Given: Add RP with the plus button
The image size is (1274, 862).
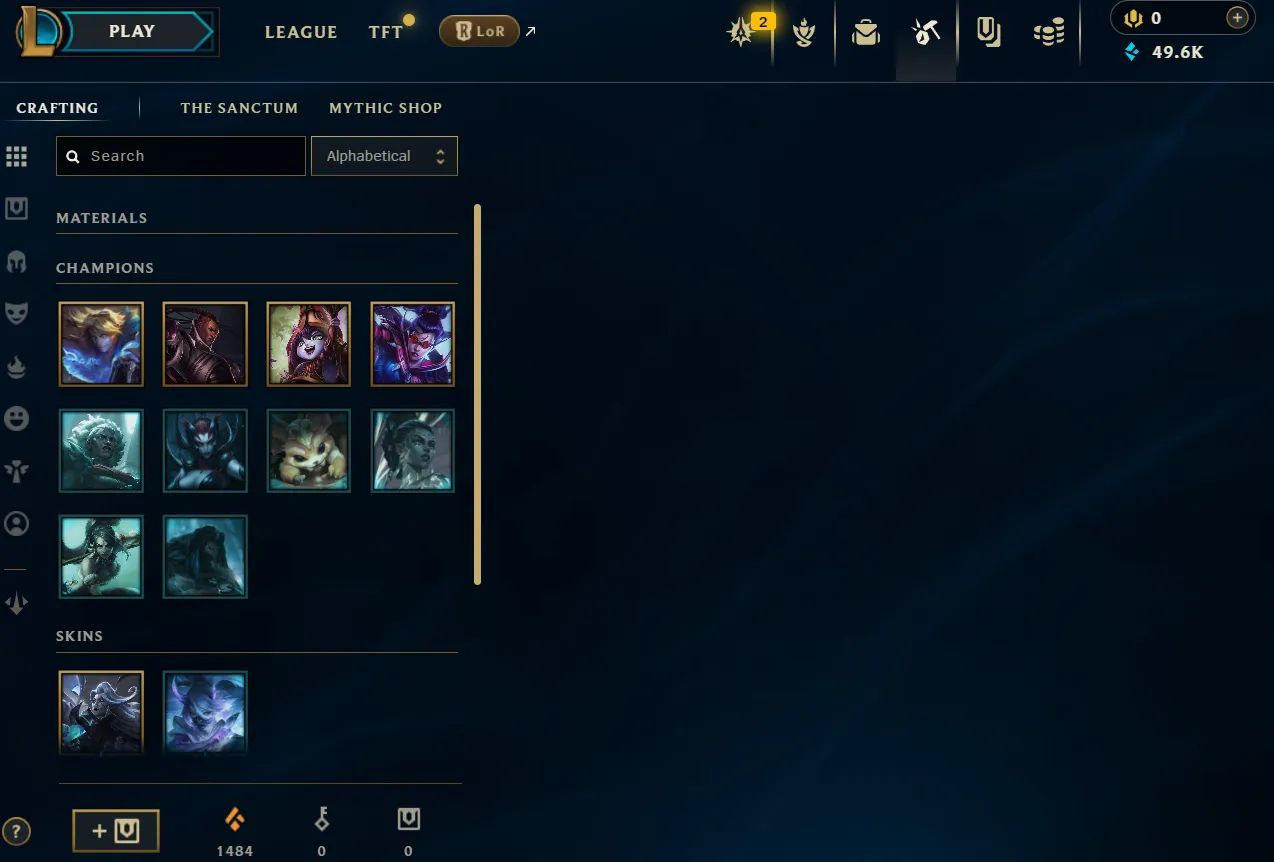Looking at the screenshot, I should (x=1237, y=18).
